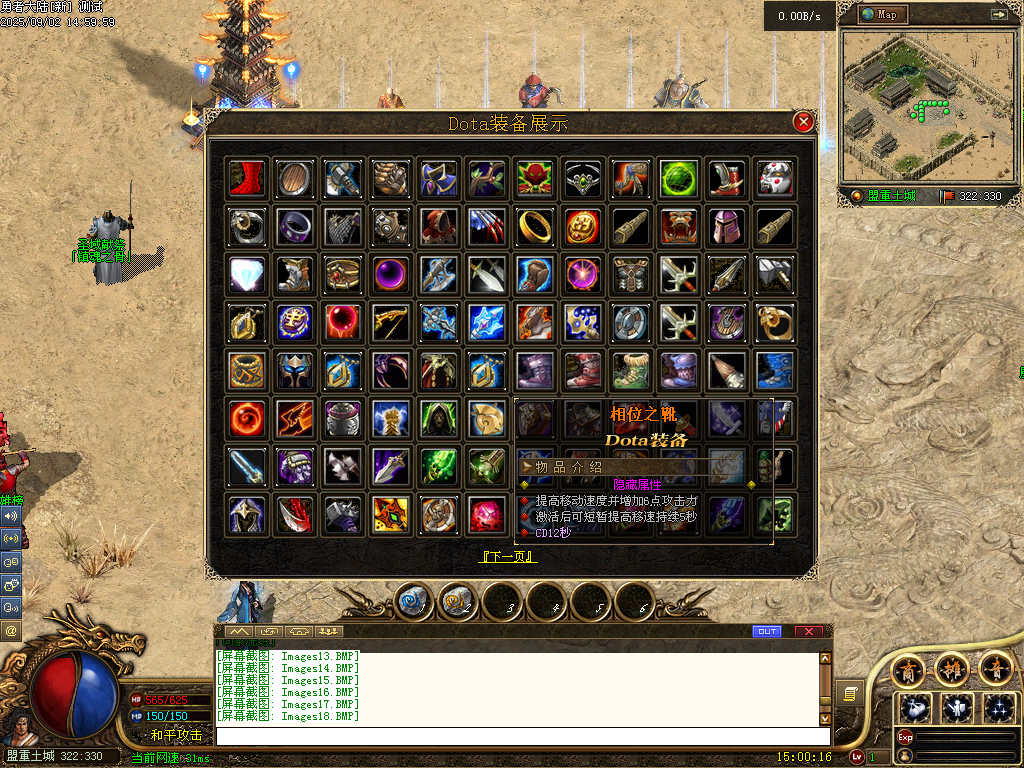Go to the next page (下一页)

510,556
